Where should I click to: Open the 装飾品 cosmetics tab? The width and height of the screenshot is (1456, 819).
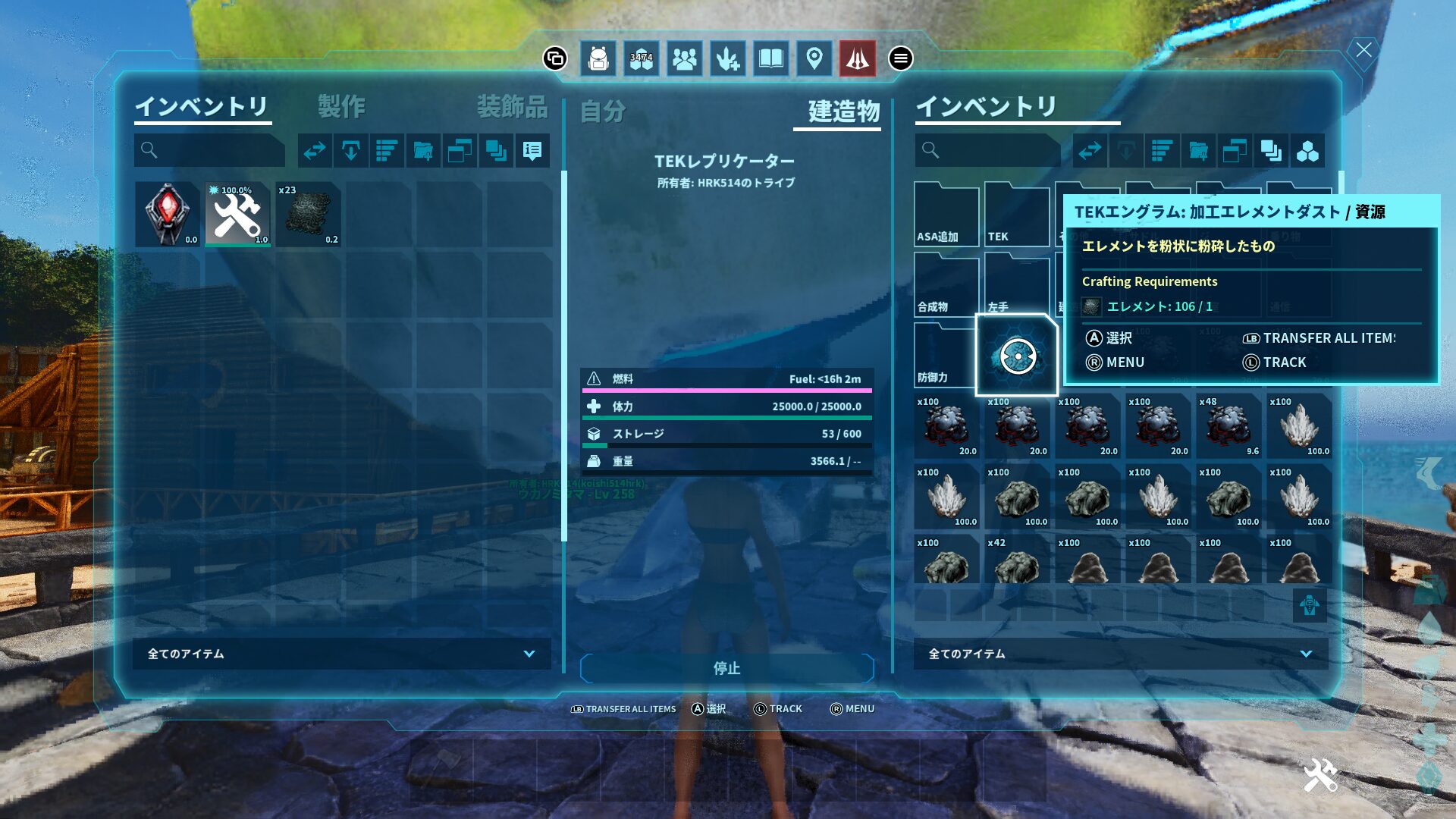(x=512, y=107)
